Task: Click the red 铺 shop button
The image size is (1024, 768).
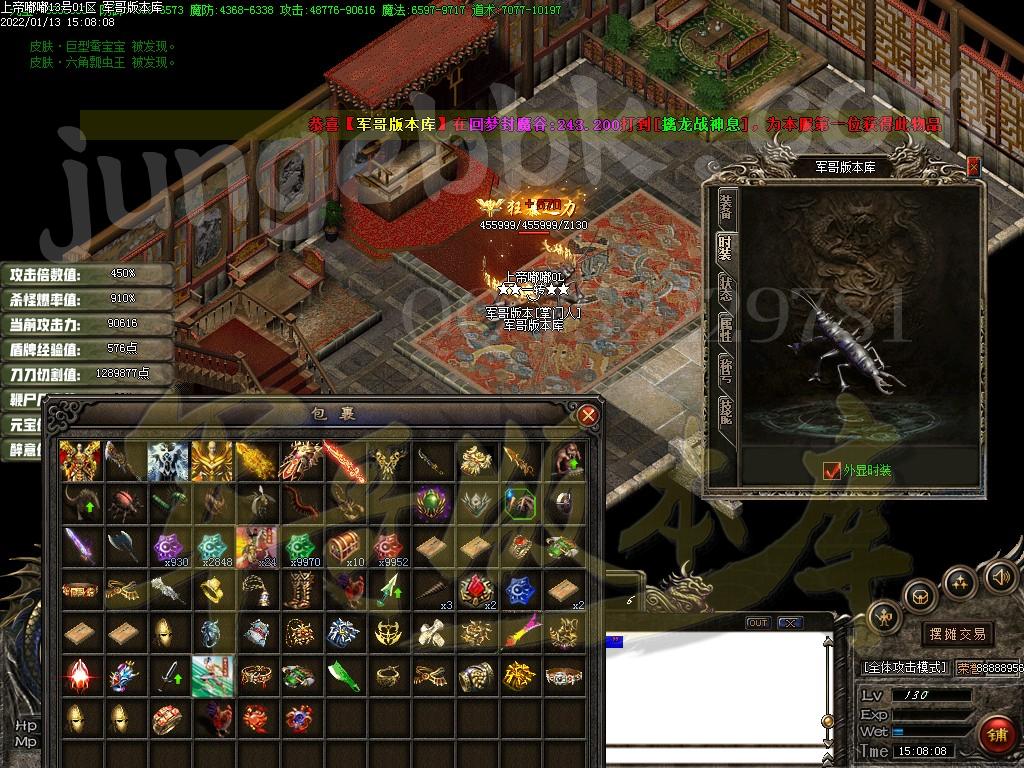Action: click(996, 735)
